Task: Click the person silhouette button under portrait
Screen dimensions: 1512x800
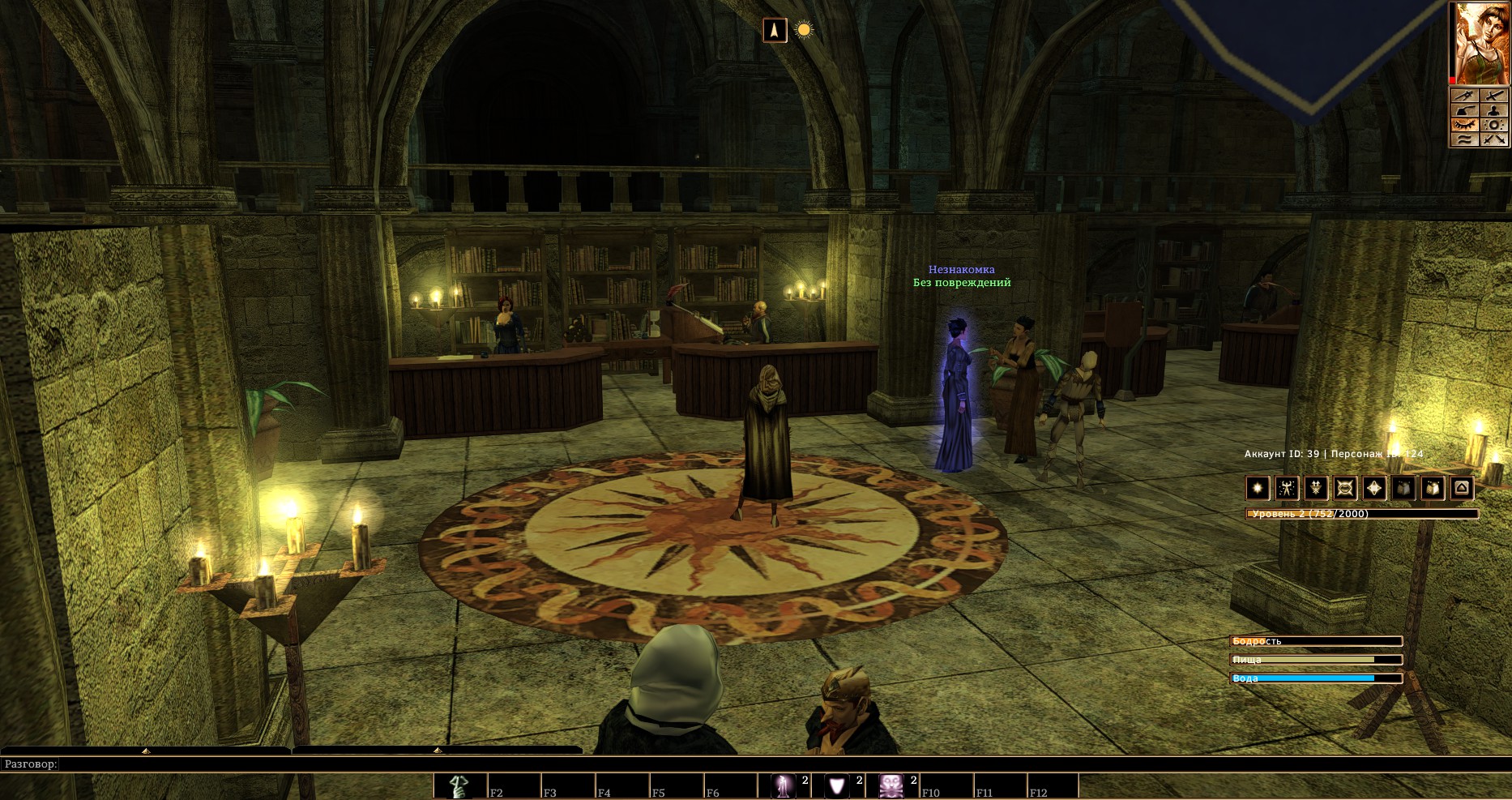Action: coord(1494,110)
